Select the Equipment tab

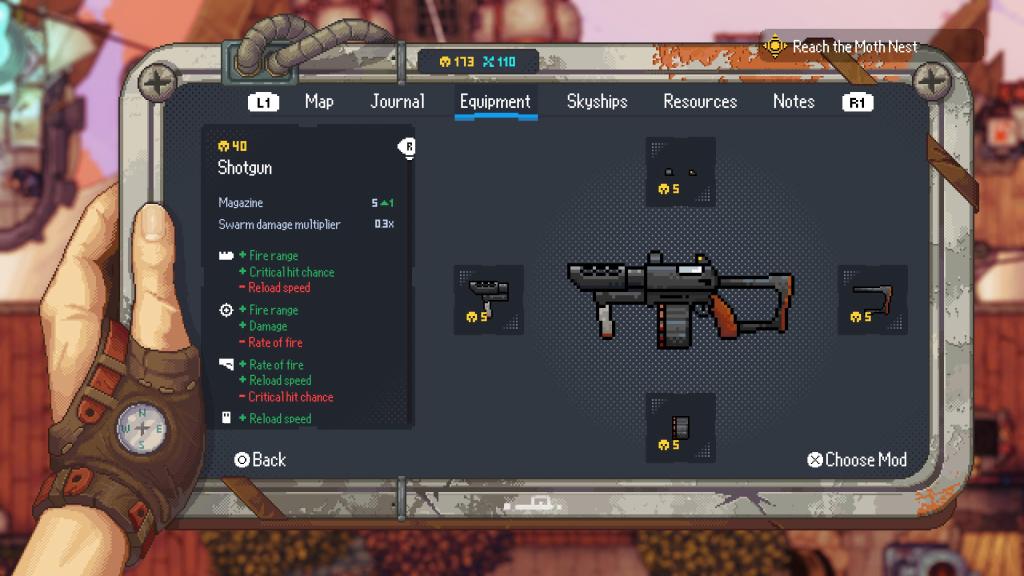495,101
